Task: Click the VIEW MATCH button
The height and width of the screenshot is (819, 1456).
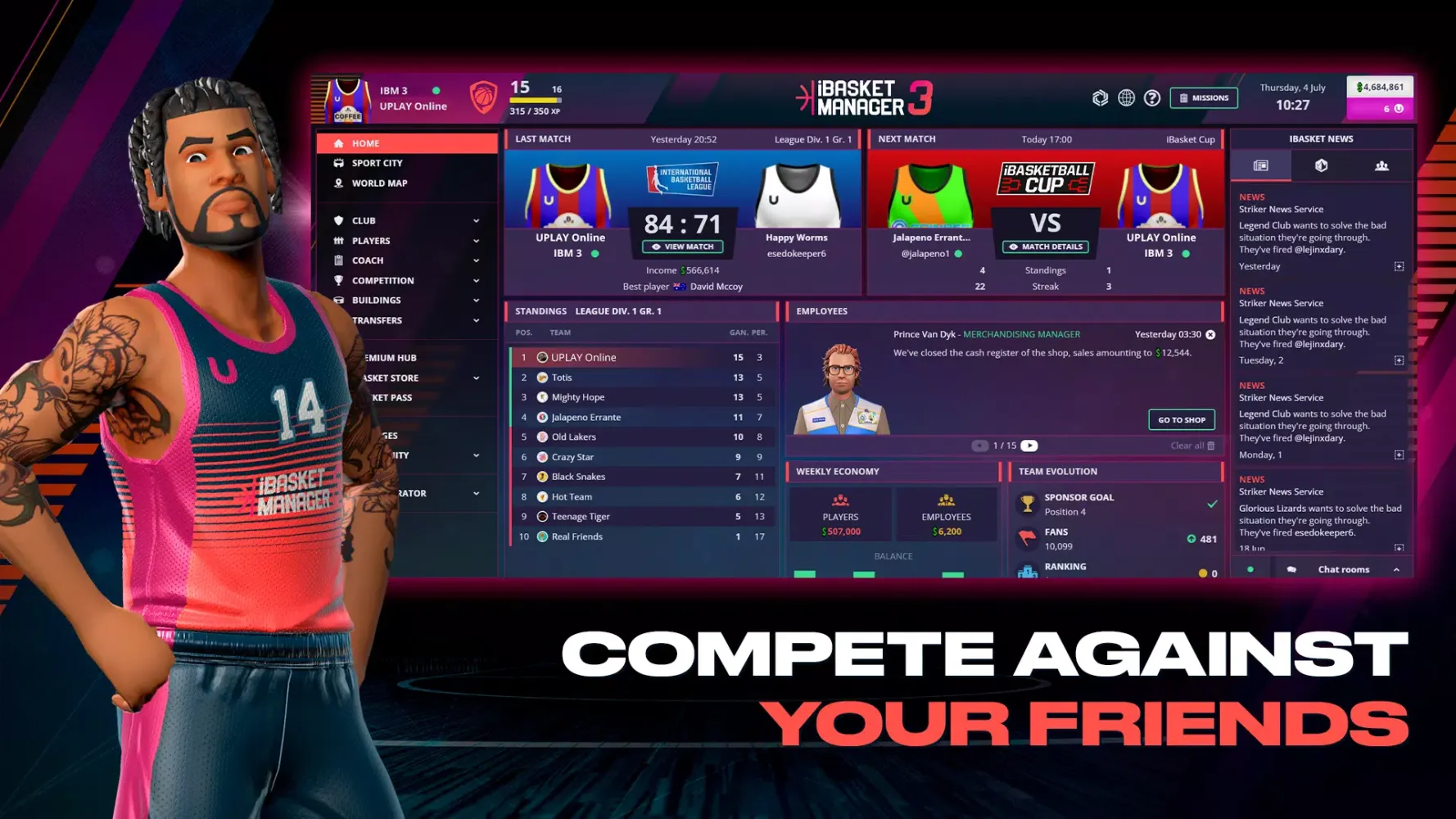Action: point(683,247)
